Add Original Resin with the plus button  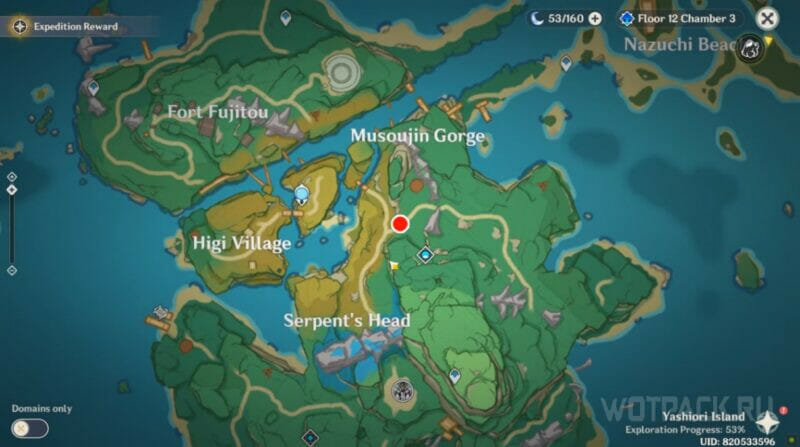tap(595, 18)
